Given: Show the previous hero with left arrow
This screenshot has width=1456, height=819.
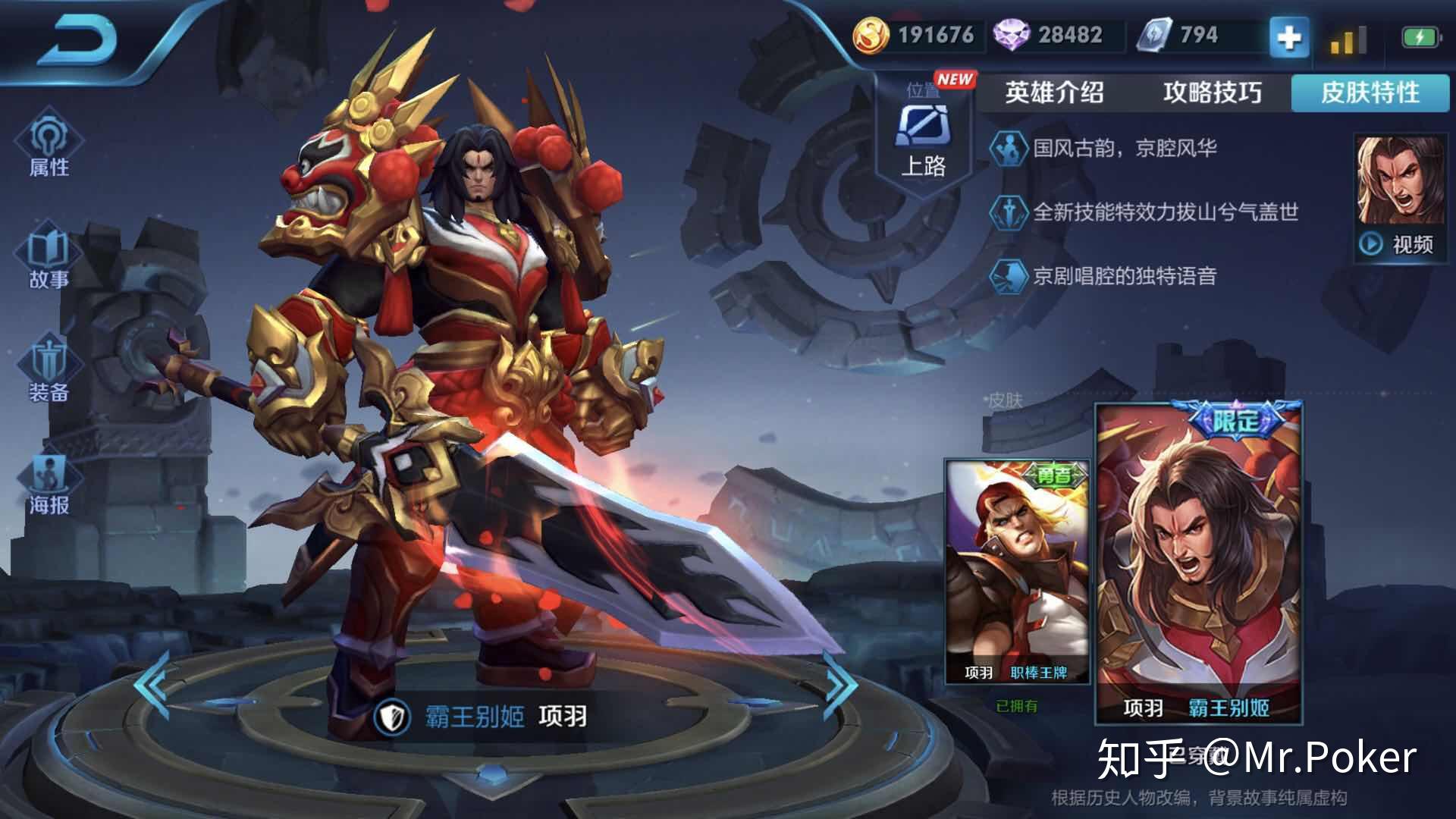Looking at the screenshot, I should tap(153, 684).
